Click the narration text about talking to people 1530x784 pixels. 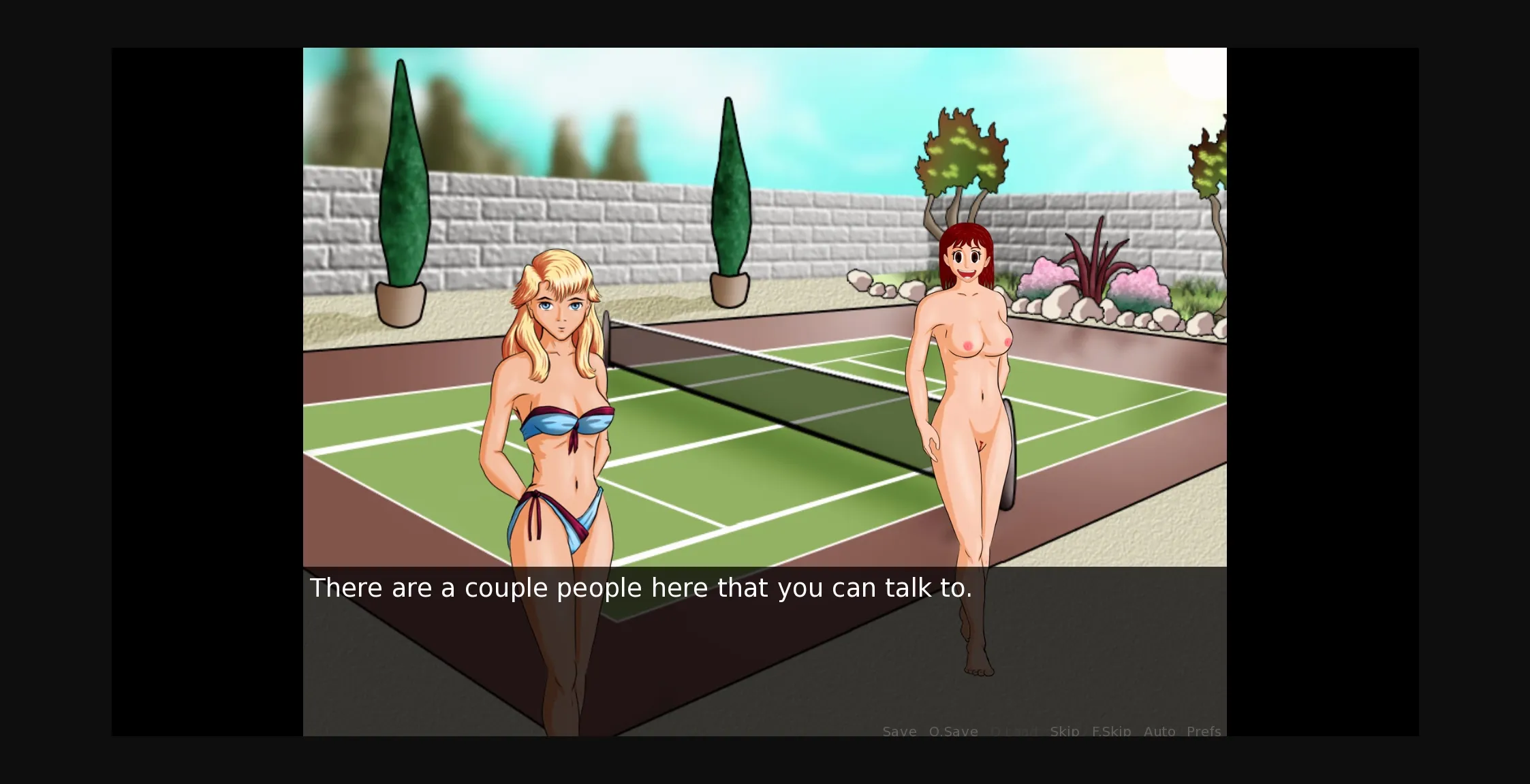point(640,587)
